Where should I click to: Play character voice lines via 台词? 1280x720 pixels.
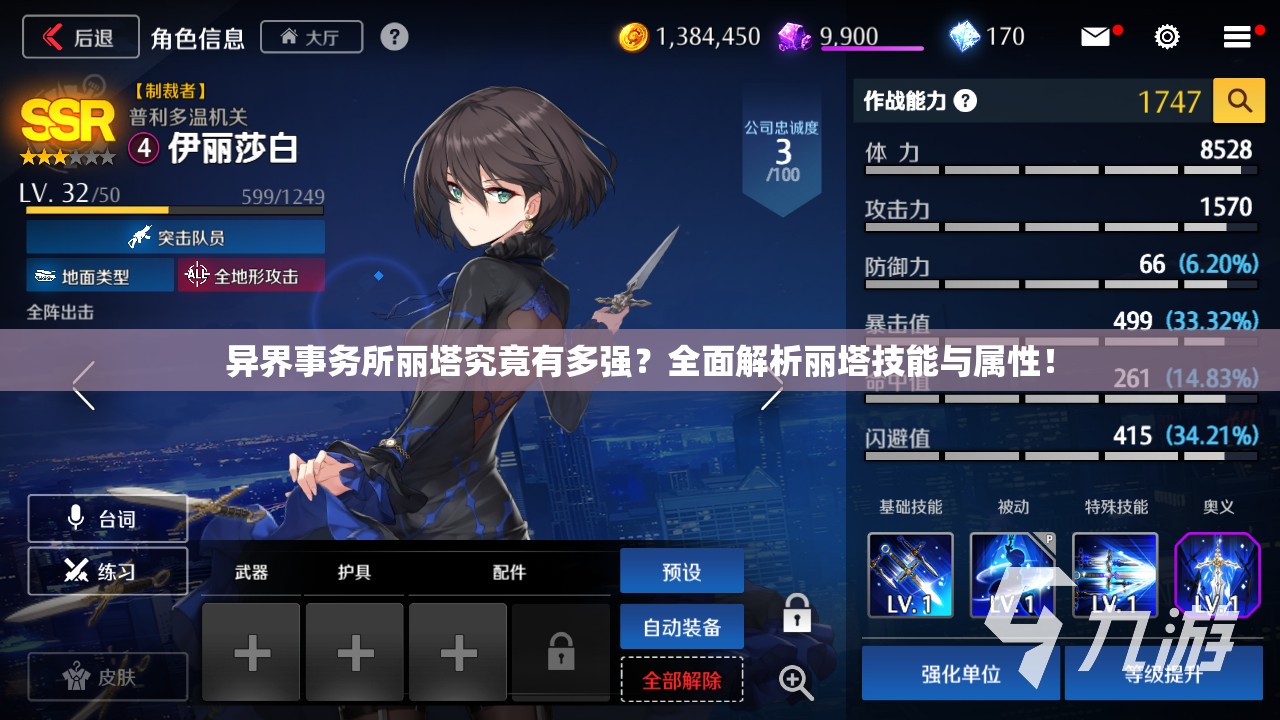tap(107, 518)
